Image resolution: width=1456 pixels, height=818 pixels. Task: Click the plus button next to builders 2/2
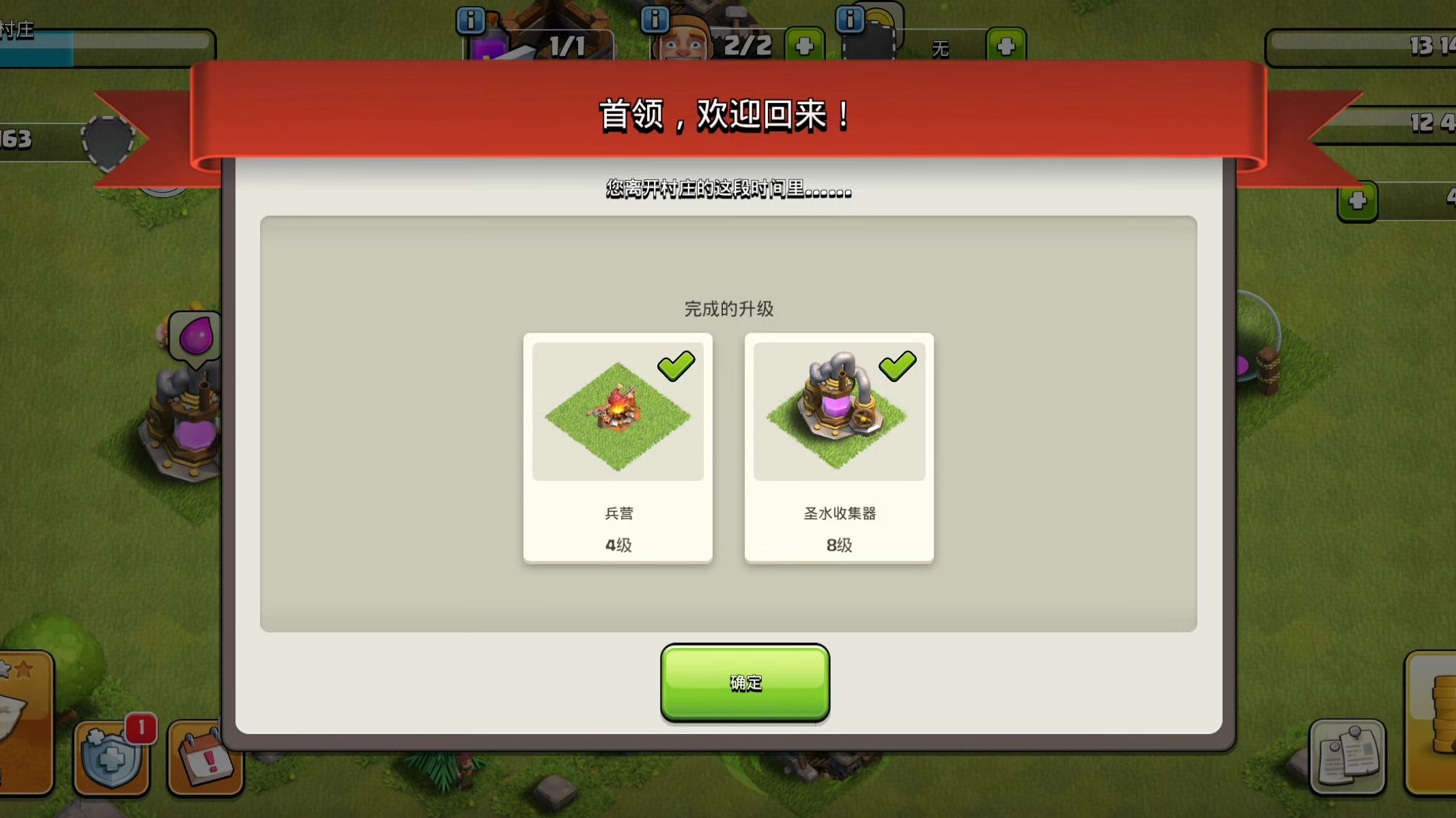pyautogui.click(x=805, y=42)
